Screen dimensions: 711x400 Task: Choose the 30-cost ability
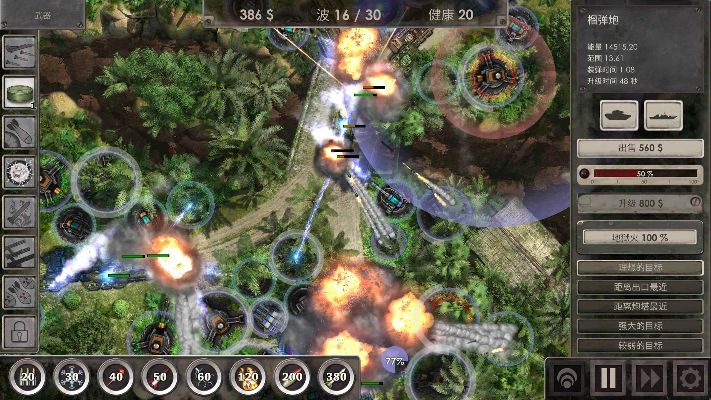pyautogui.click(x=71, y=378)
